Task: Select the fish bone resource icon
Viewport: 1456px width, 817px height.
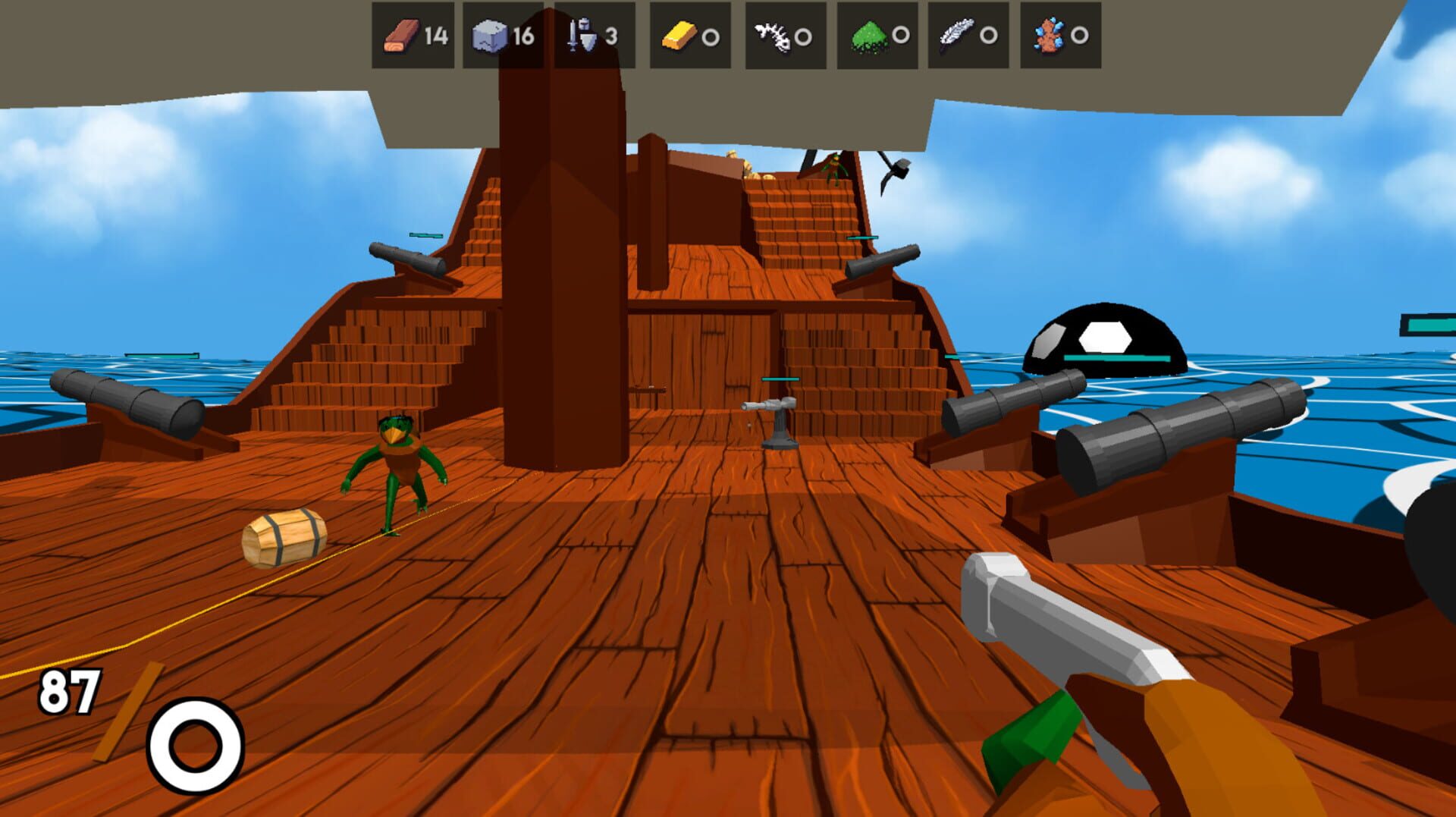Action: (773, 35)
